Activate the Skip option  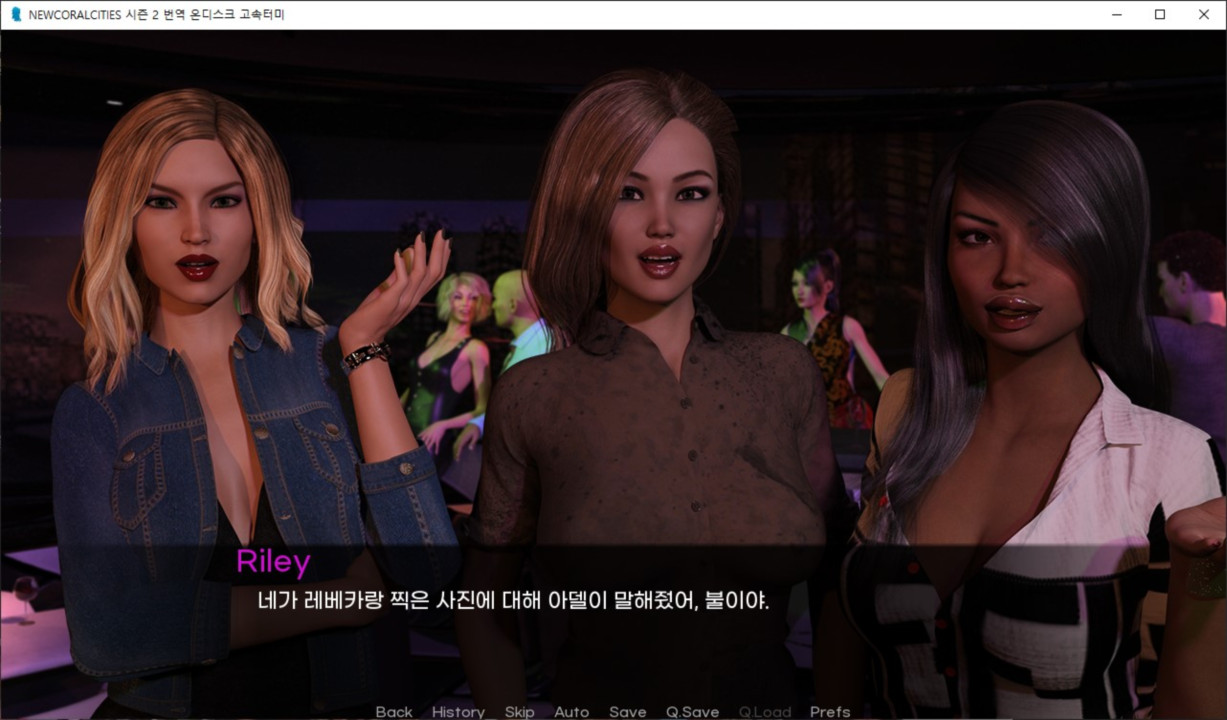pos(519,712)
